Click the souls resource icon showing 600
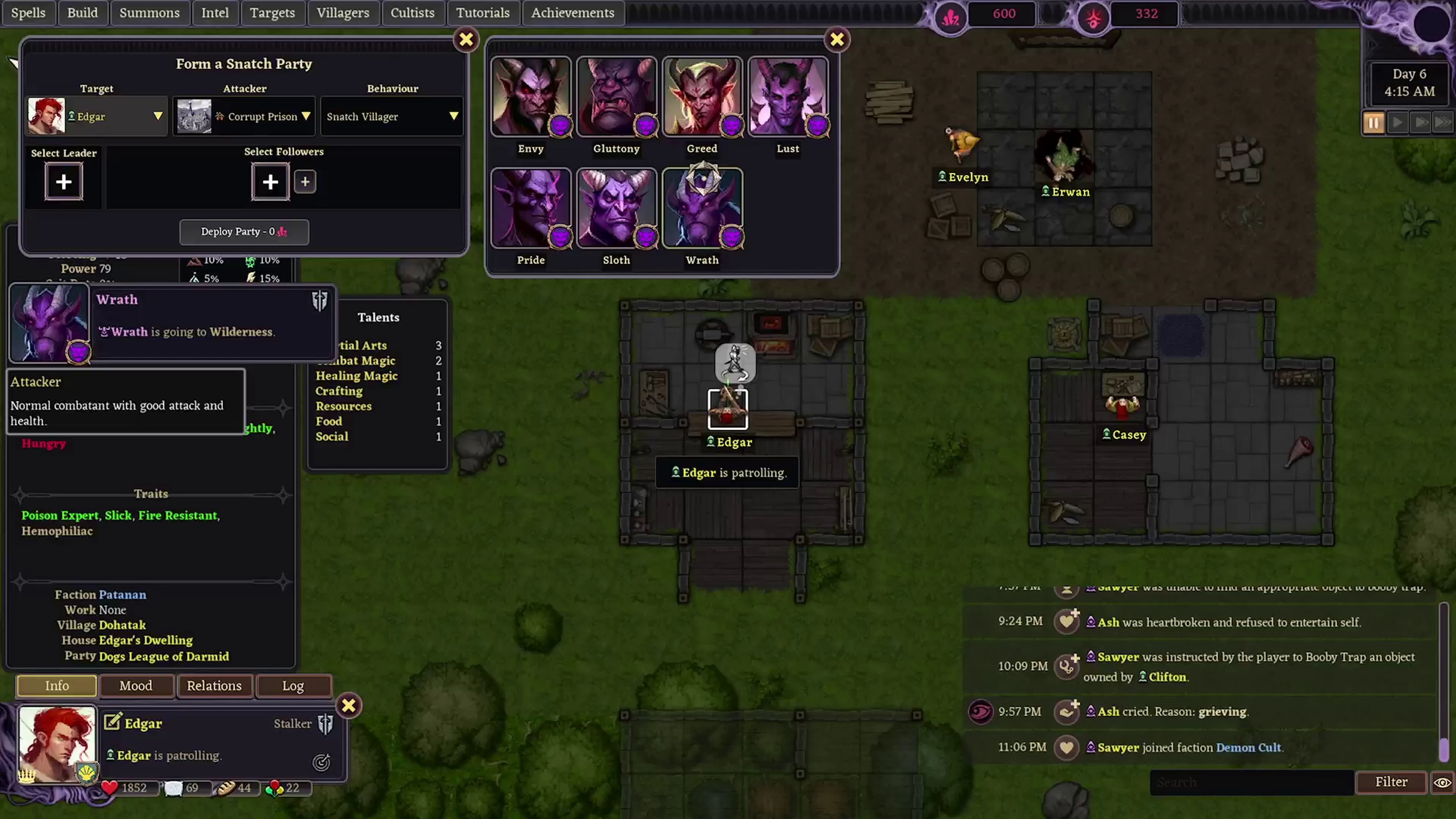The image size is (1456, 819). [x=950, y=14]
